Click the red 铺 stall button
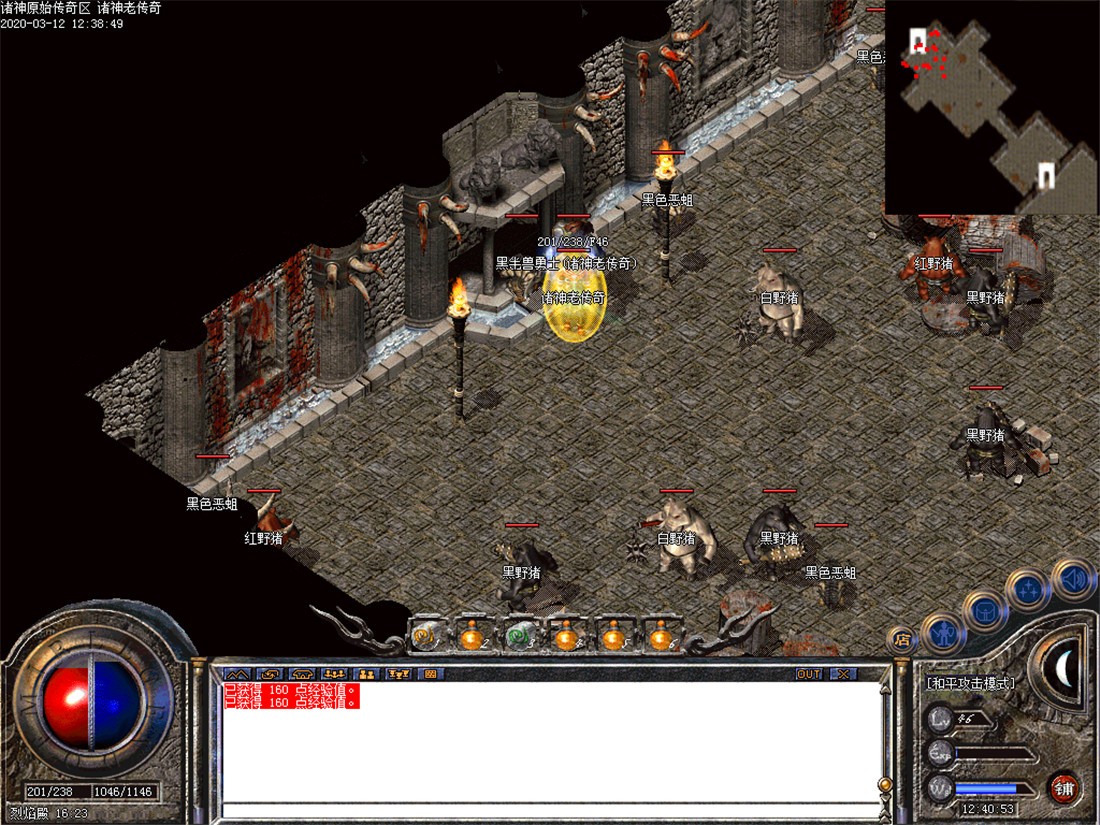Viewport: 1100px width, 825px height. point(1064,789)
